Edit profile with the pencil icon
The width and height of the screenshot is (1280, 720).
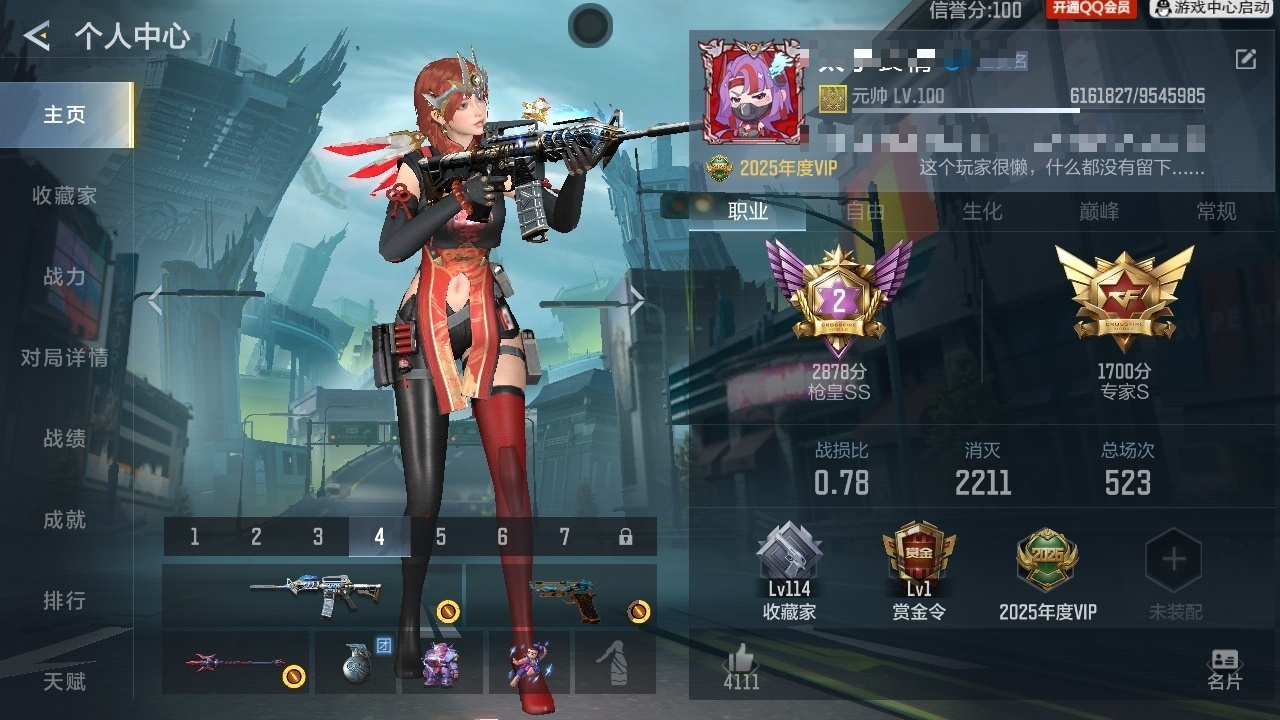pyautogui.click(x=1245, y=59)
